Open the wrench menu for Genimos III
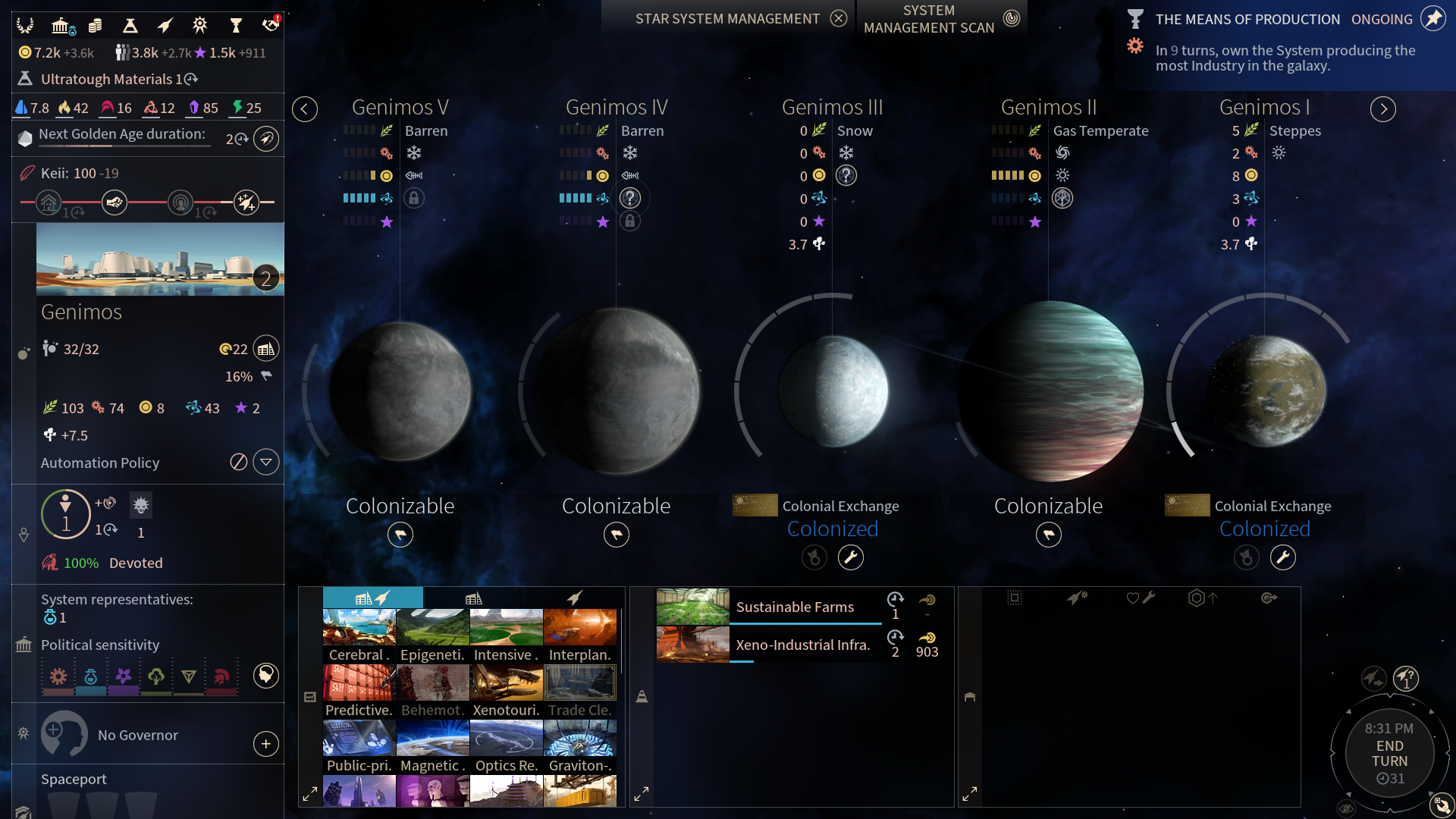 tap(851, 557)
